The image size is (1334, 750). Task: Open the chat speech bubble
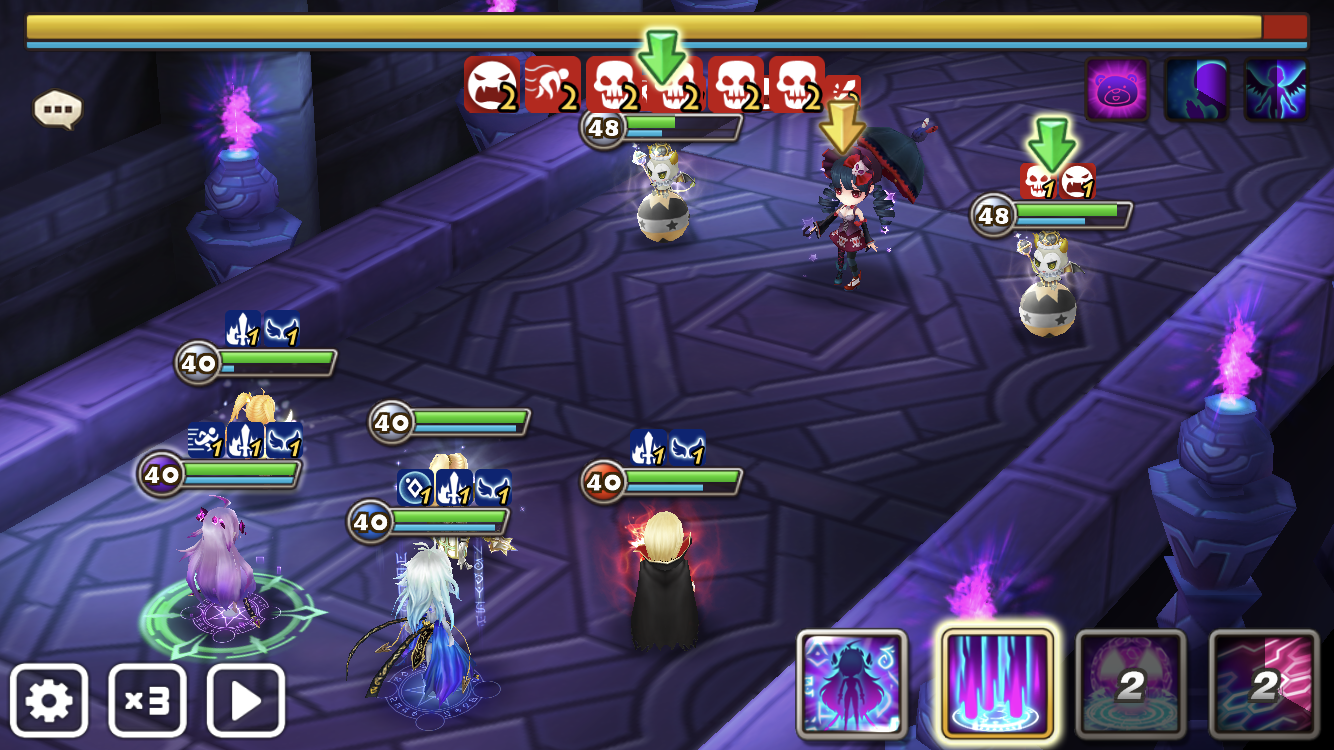(57, 108)
